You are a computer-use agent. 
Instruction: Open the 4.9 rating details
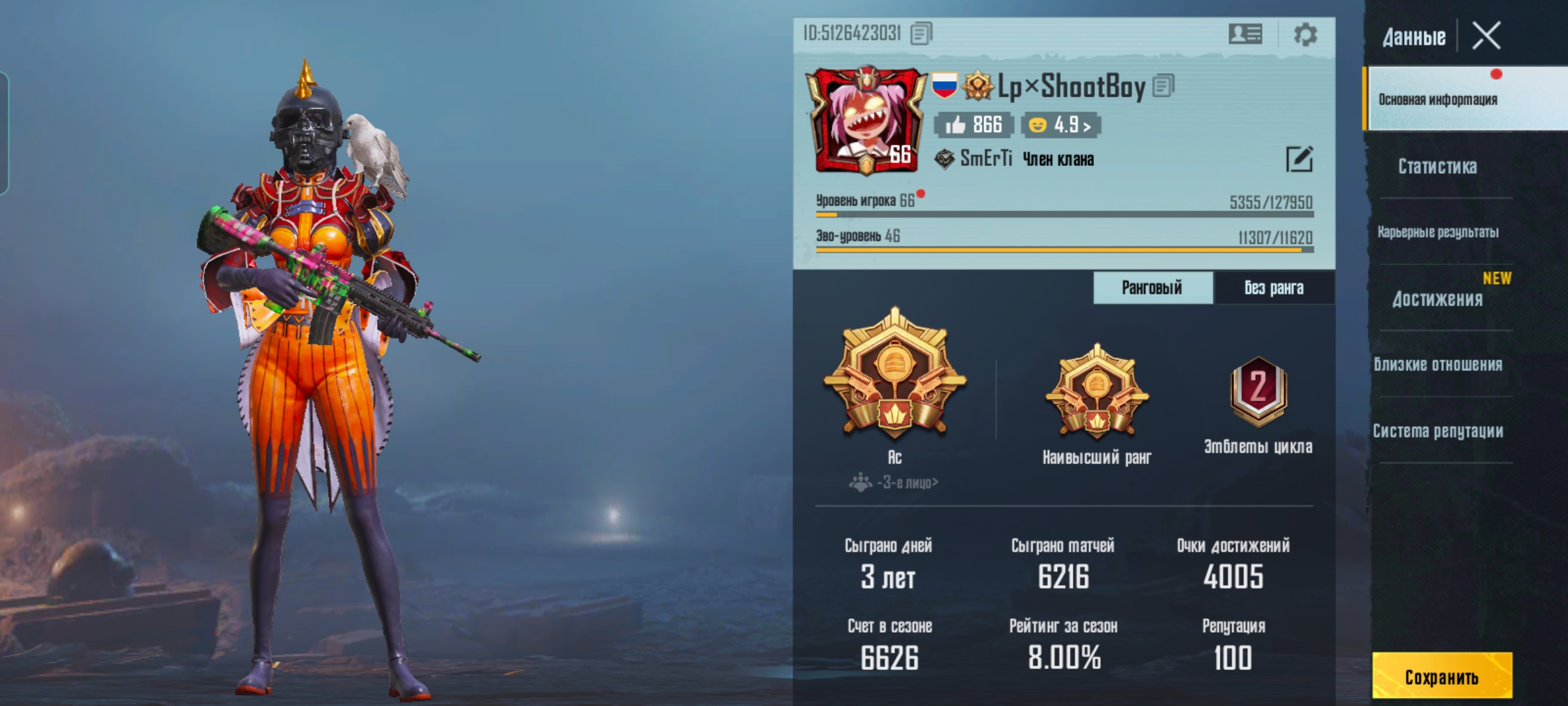(1061, 125)
